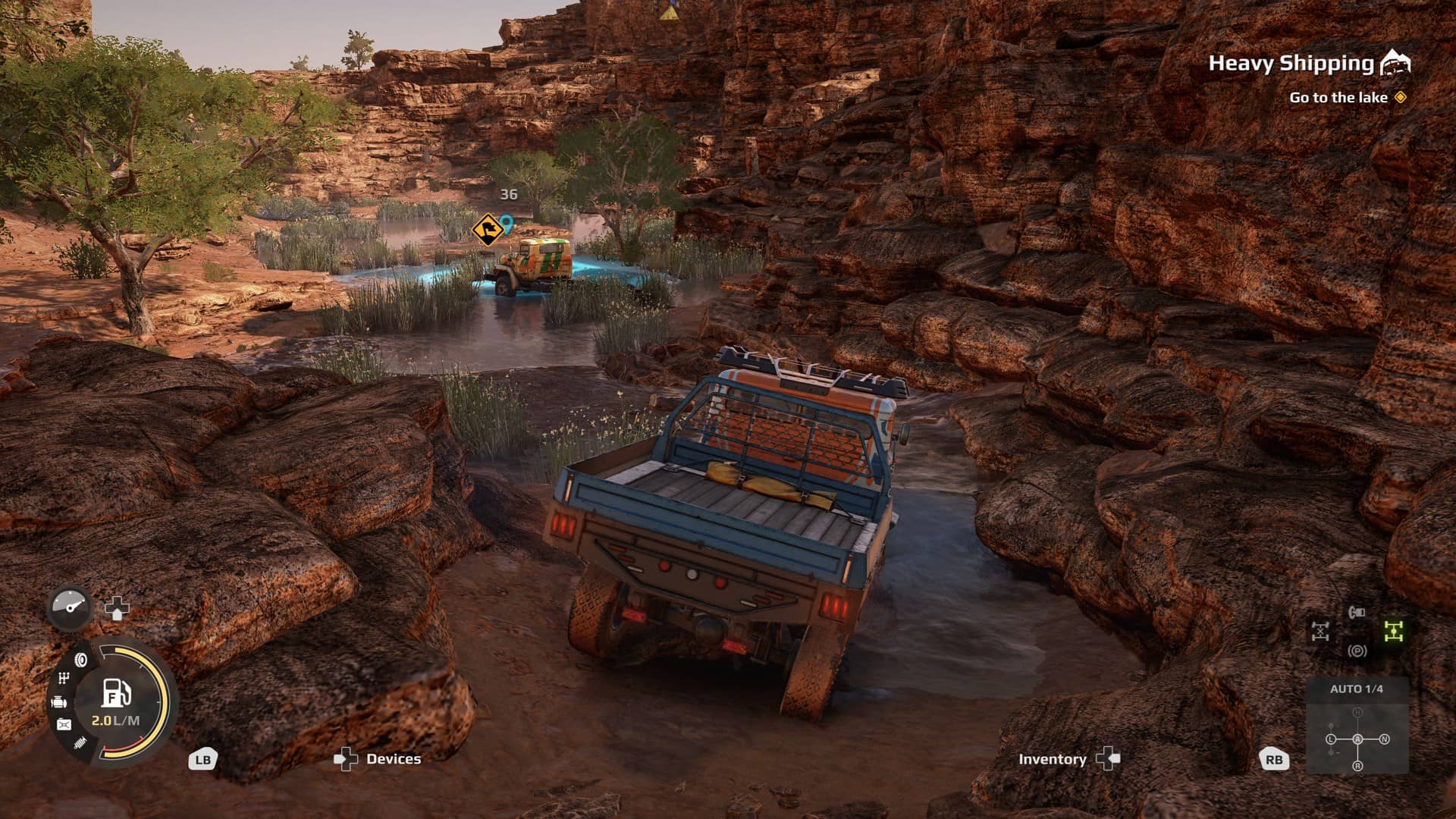Toggle the differential lock icon
This screenshot has height=819, width=1456.
tap(1320, 631)
